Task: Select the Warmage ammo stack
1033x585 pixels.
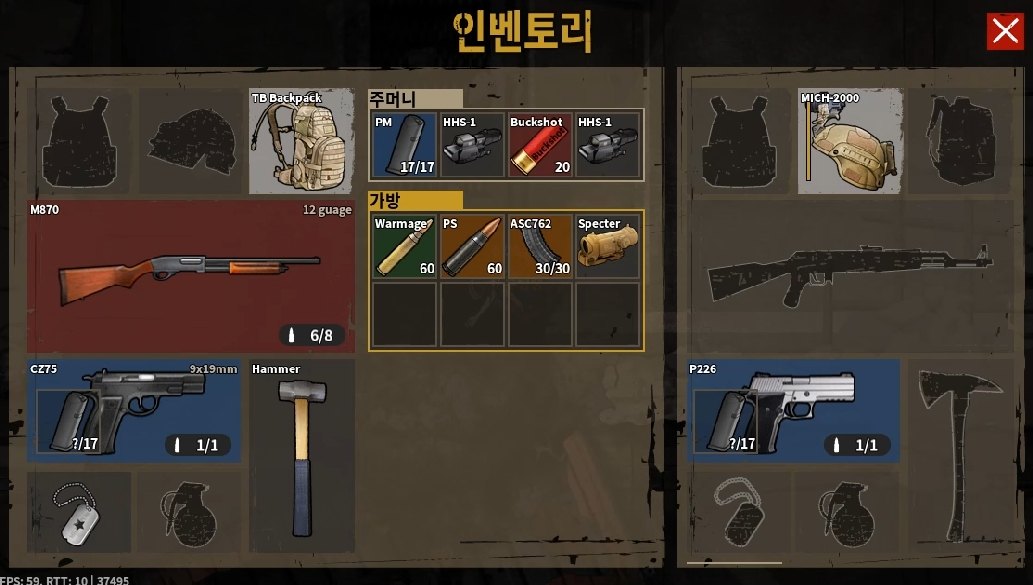Action: (403, 246)
